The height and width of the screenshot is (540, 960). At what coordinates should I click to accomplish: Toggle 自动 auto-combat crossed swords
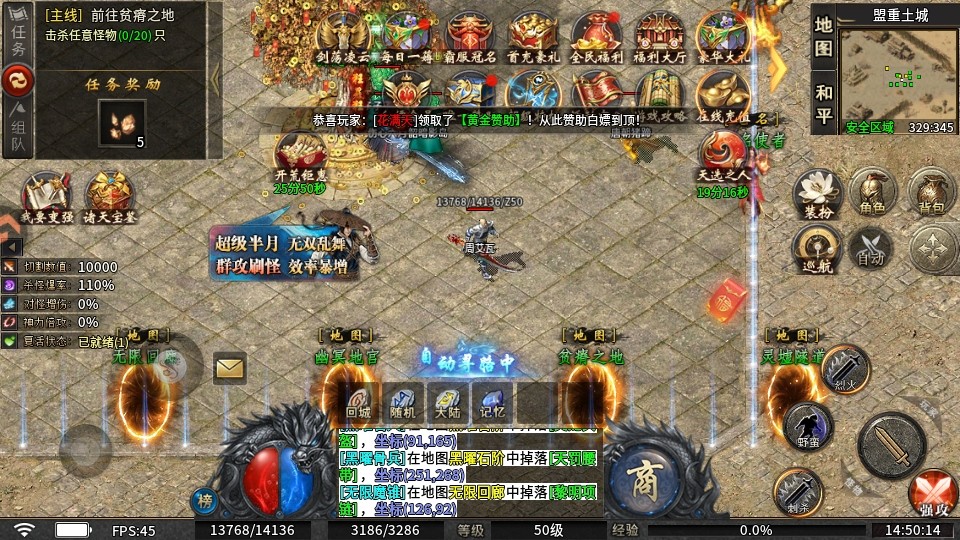click(x=871, y=247)
